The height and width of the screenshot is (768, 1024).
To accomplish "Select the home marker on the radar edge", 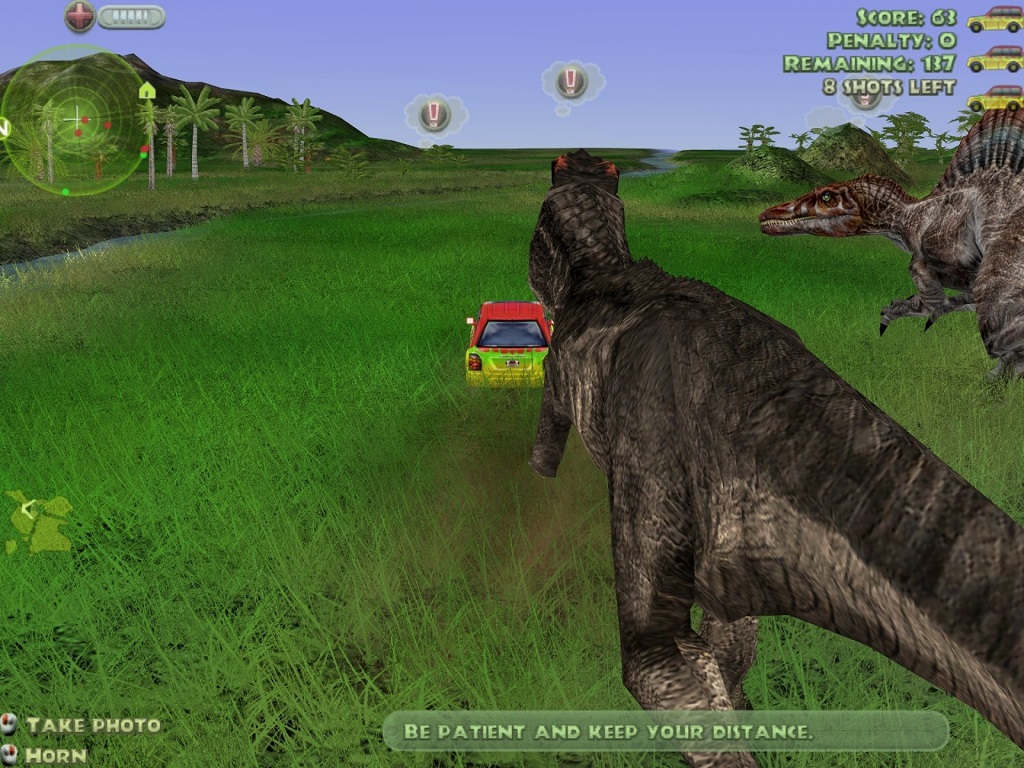I will (147, 91).
